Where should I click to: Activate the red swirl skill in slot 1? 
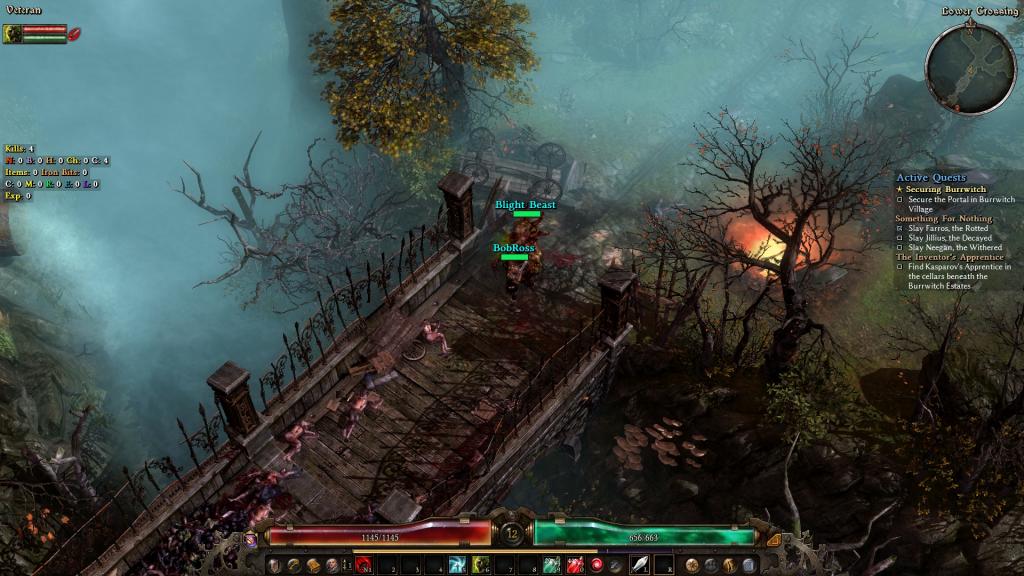point(364,566)
